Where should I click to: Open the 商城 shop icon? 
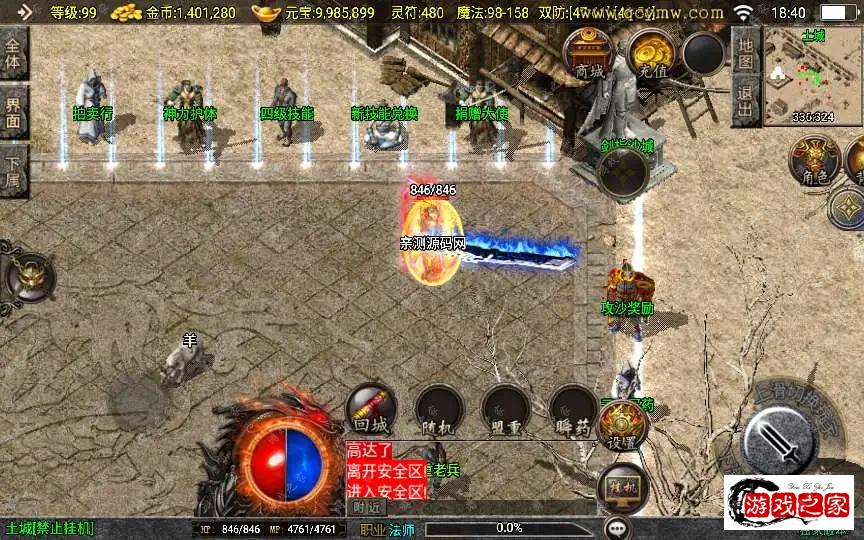pos(589,53)
